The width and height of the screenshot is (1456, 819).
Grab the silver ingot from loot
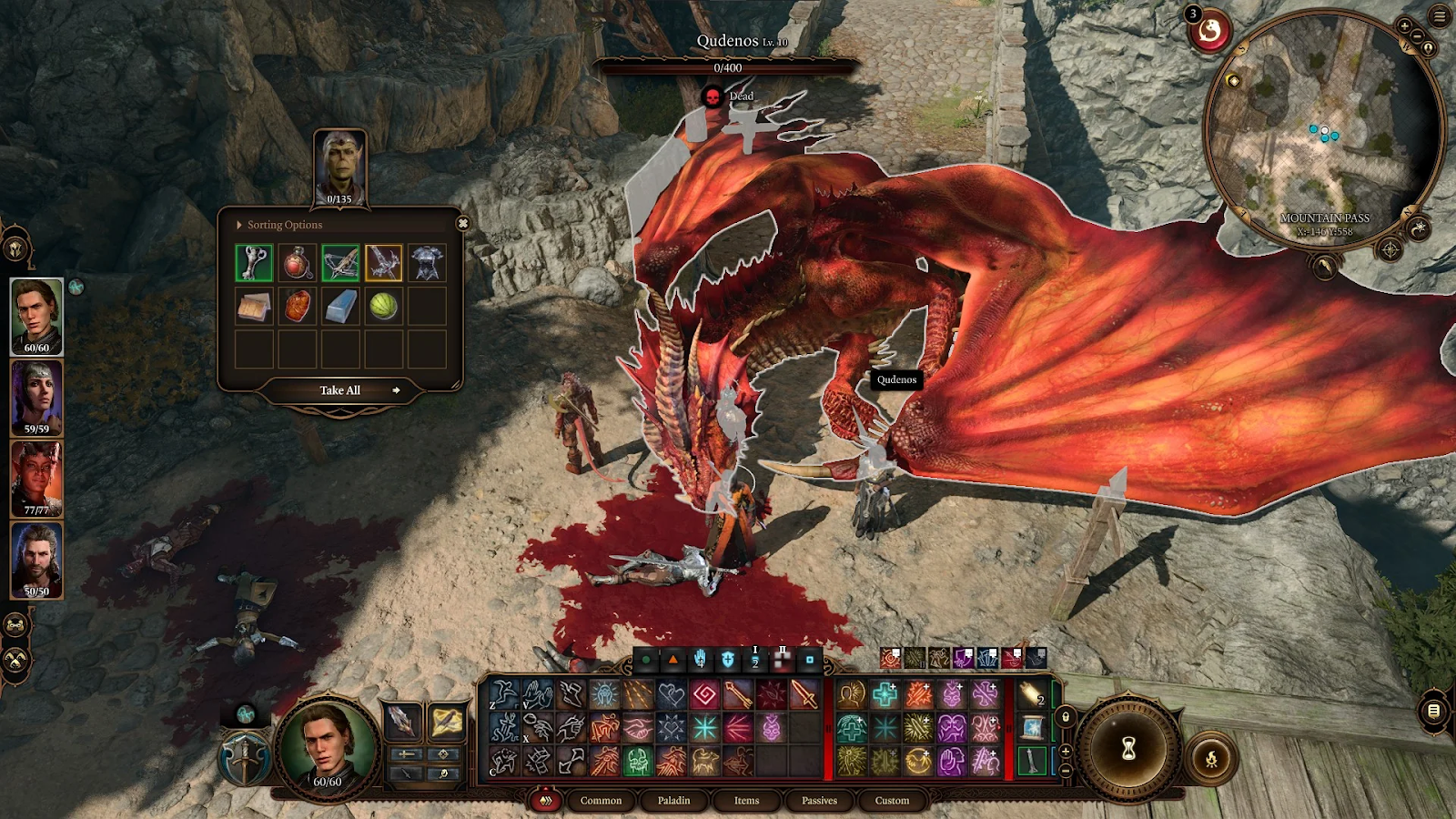coord(340,307)
